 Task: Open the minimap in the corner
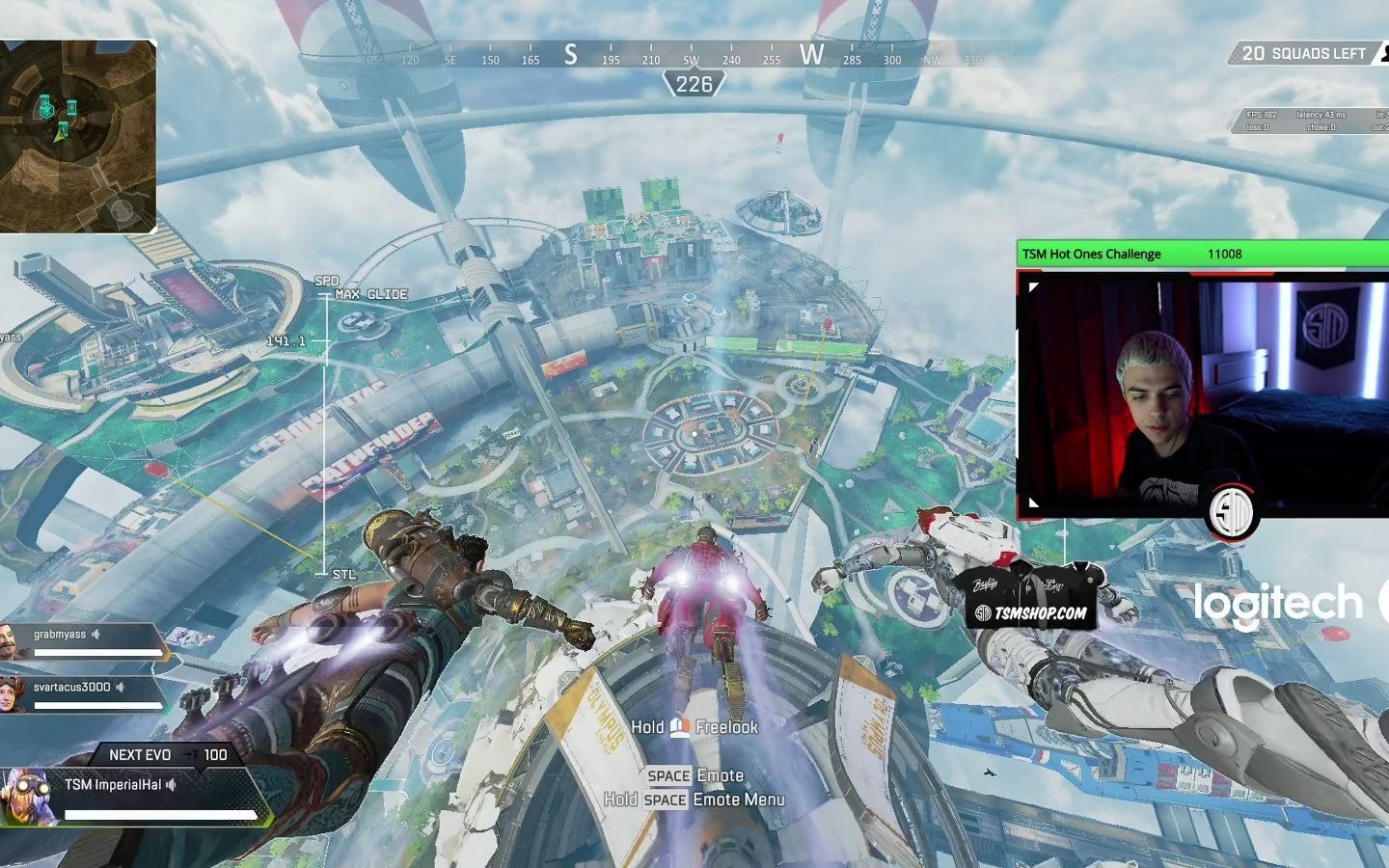tap(77, 136)
